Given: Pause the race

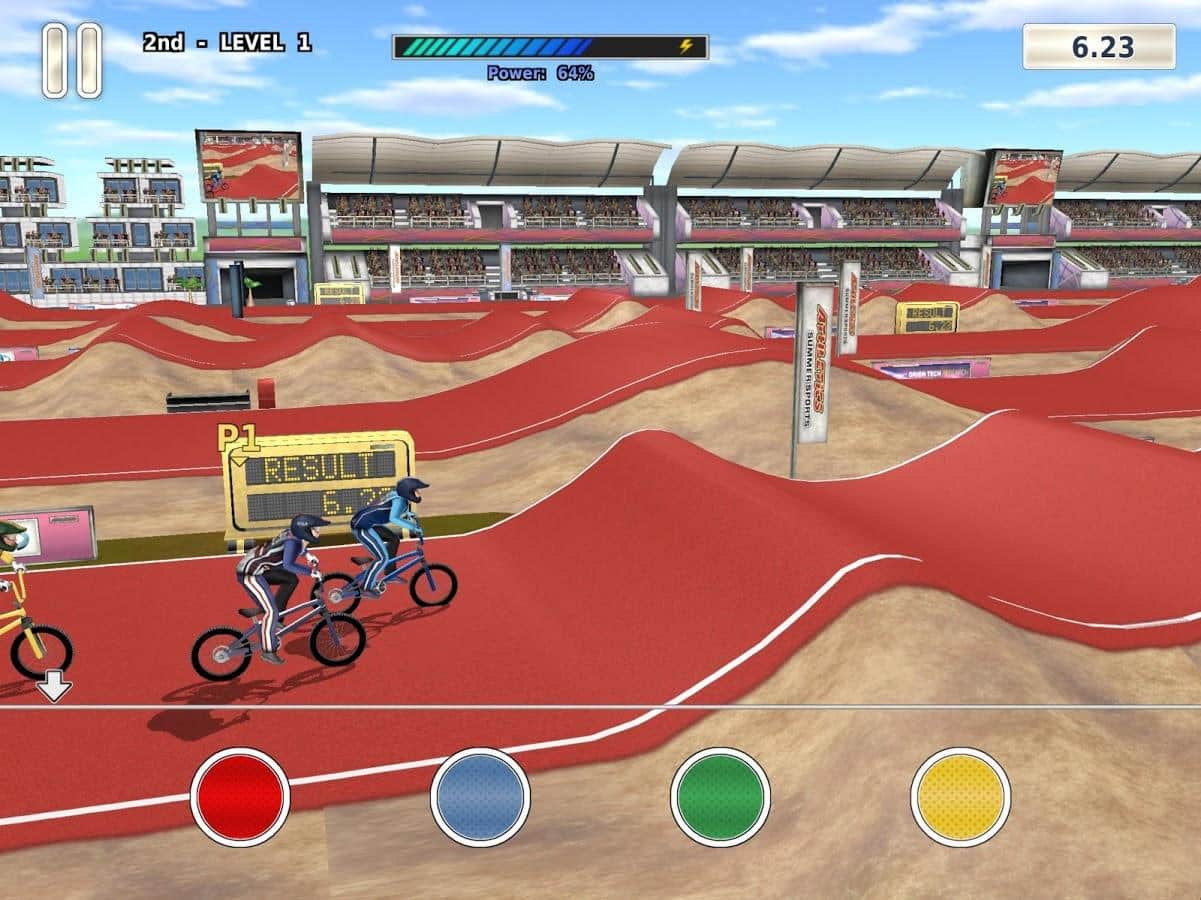Looking at the screenshot, I should (71, 60).
